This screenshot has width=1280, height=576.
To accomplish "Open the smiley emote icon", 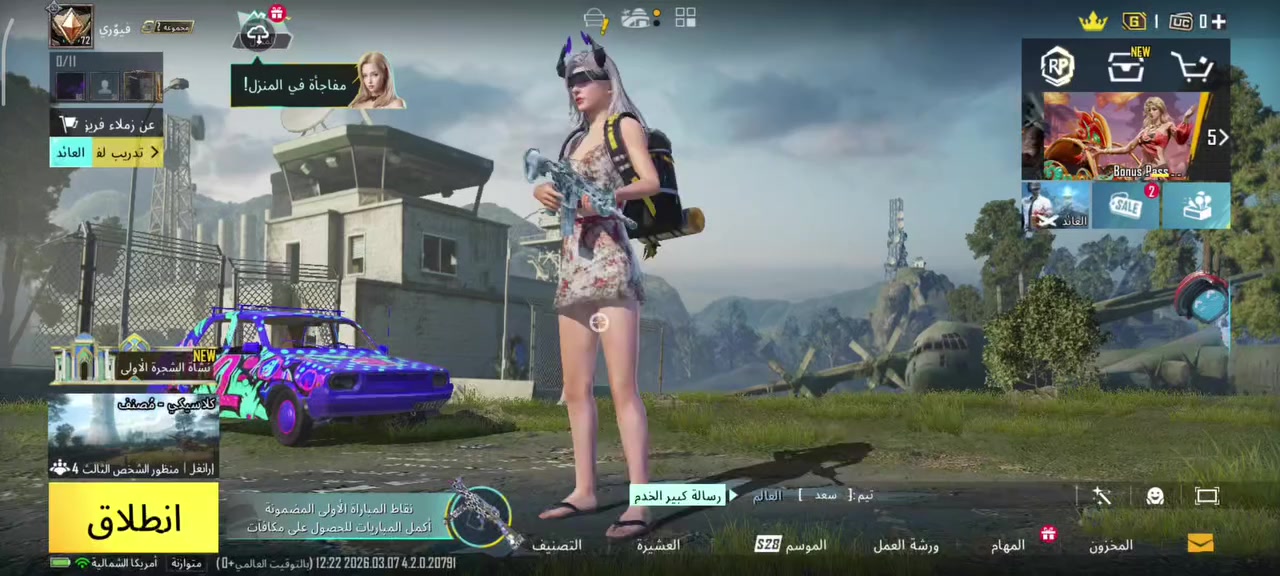I will (1155, 496).
